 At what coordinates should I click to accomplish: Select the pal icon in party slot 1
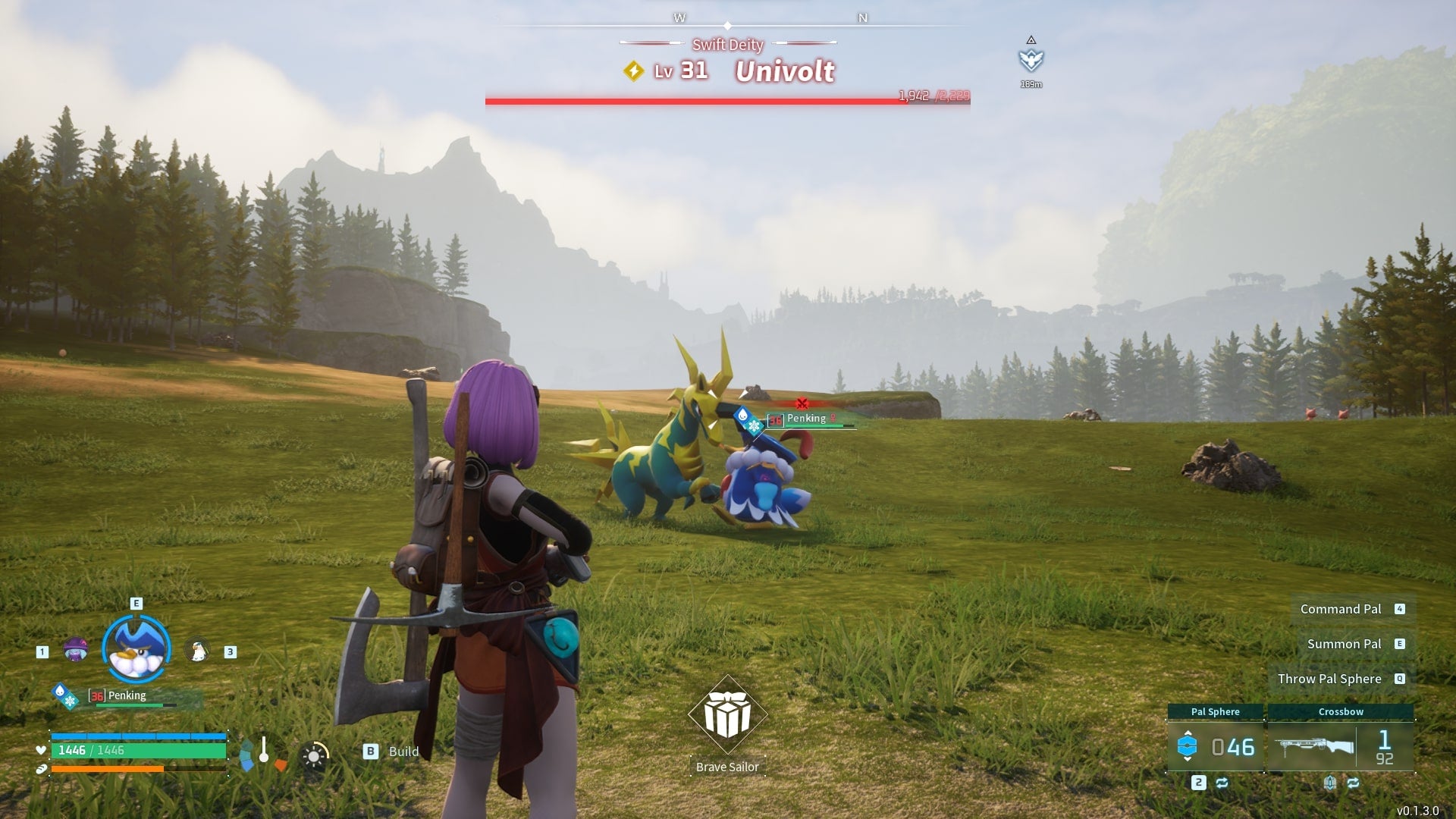pyautogui.click(x=76, y=649)
